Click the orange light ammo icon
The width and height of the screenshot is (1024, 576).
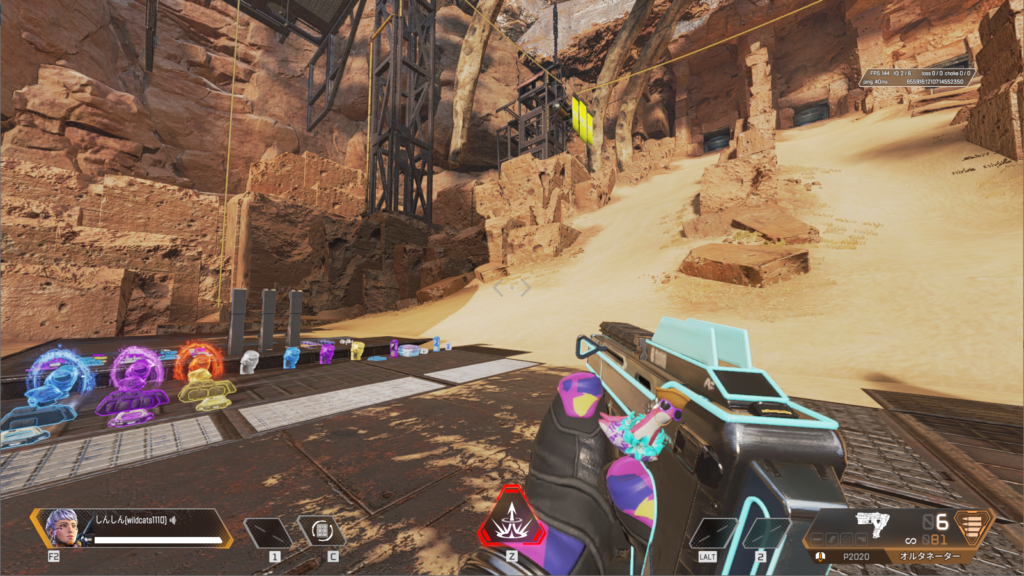pyautogui.click(x=971, y=525)
